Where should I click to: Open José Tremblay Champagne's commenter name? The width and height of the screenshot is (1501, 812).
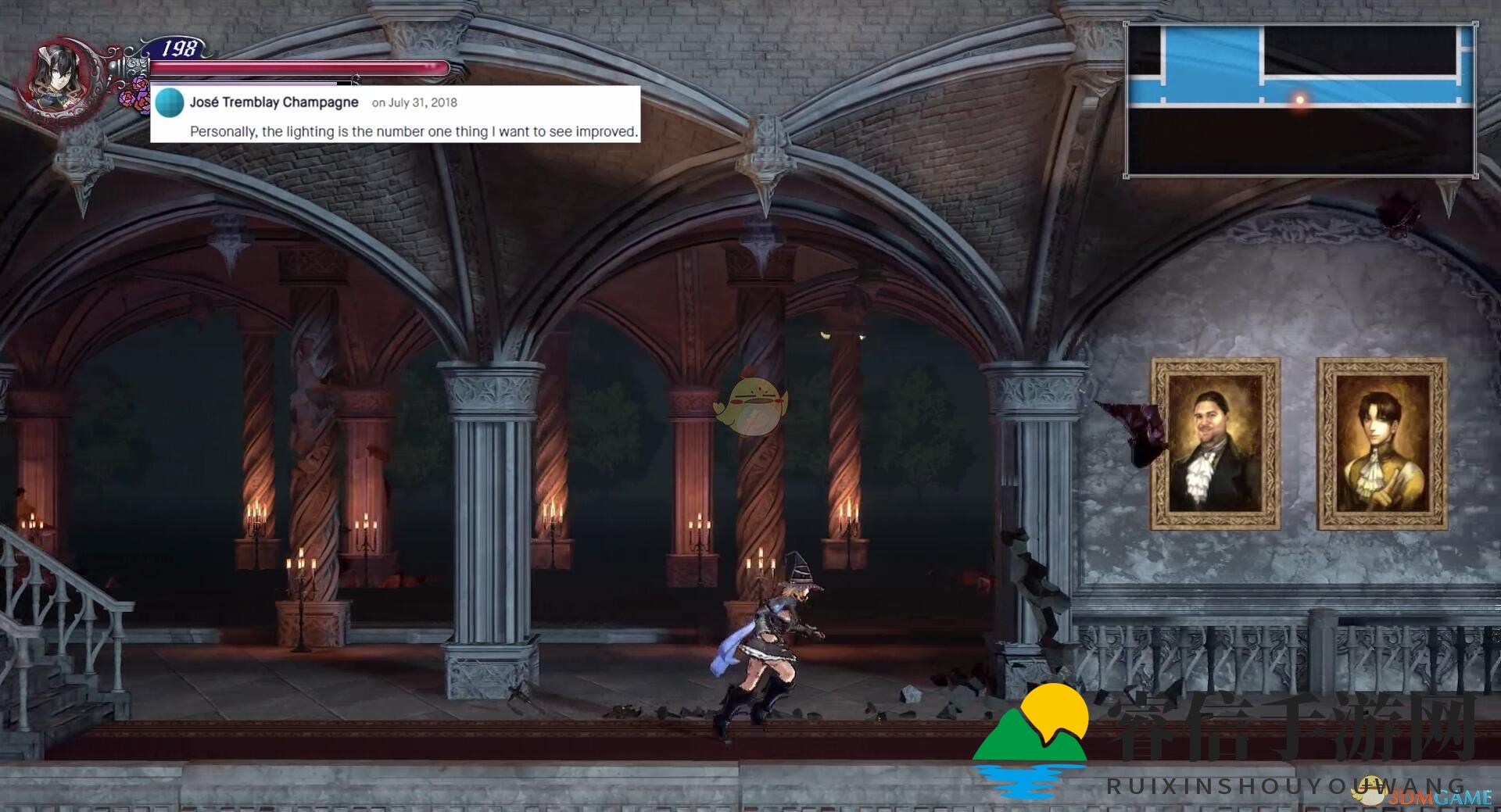(x=274, y=102)
